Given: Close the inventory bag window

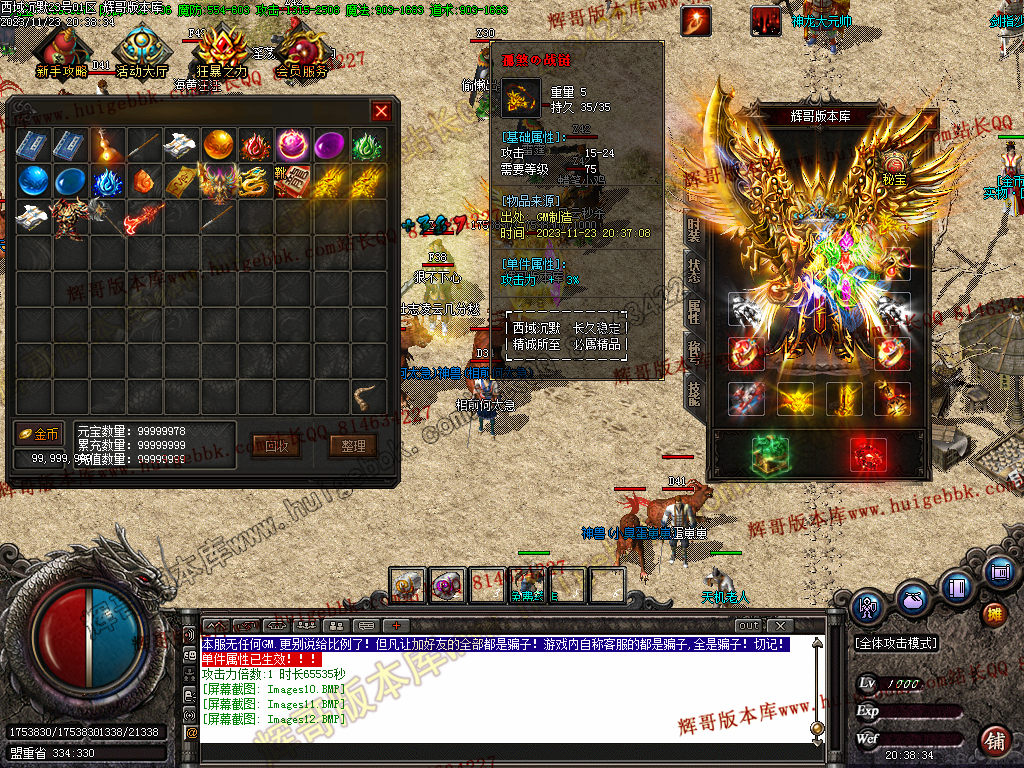Looking at the screenshot, I should (381, 111).
